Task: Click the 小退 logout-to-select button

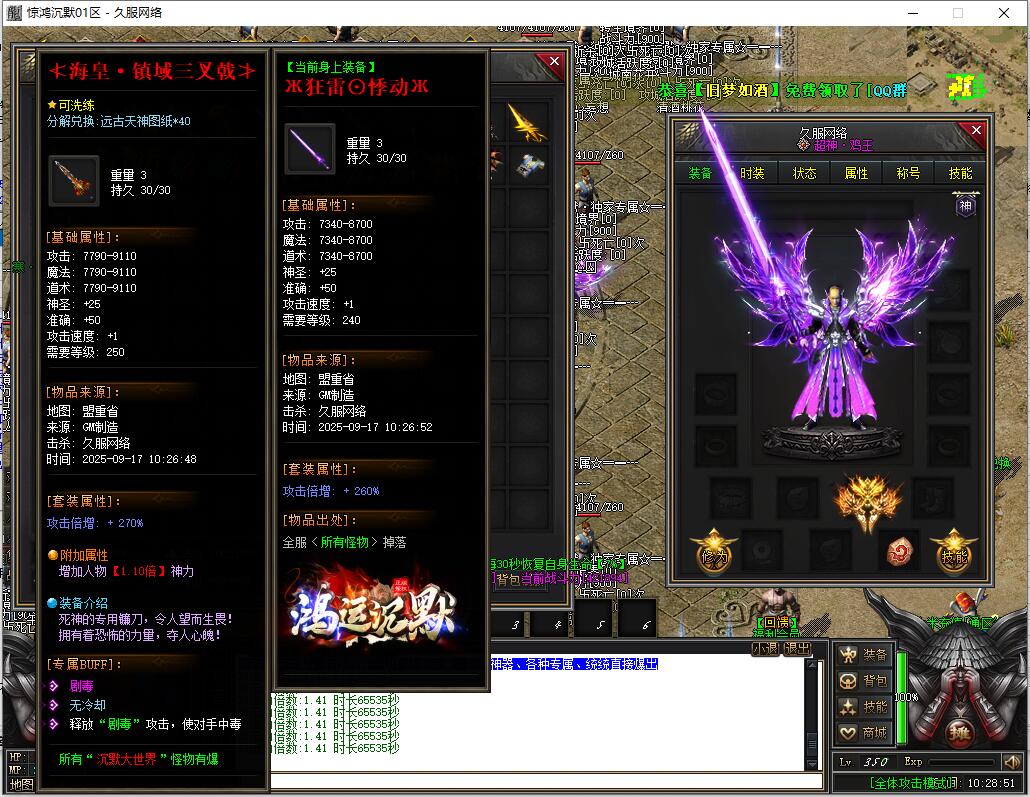Action: point(765,648)
